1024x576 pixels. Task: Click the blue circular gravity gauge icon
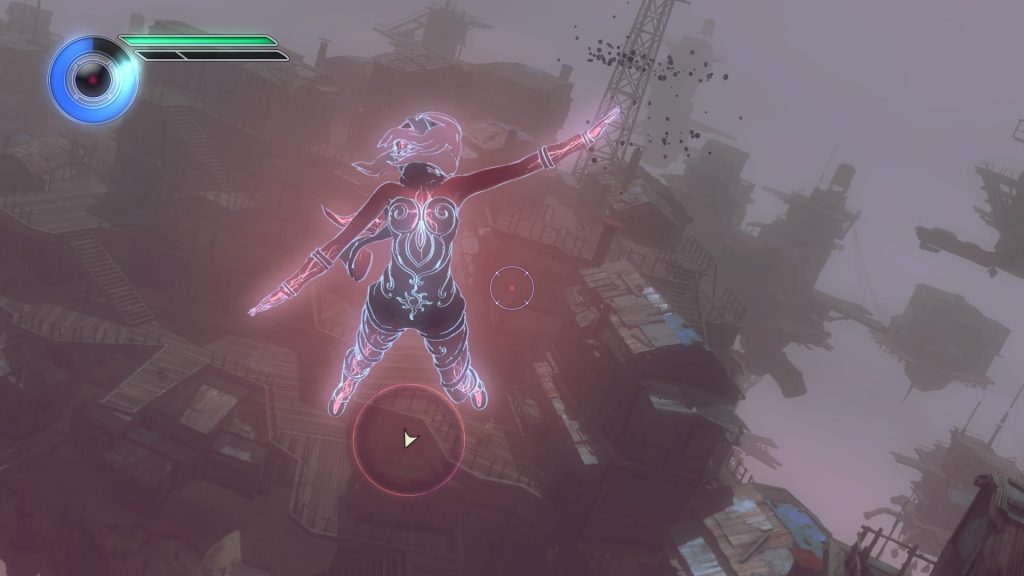92,78
